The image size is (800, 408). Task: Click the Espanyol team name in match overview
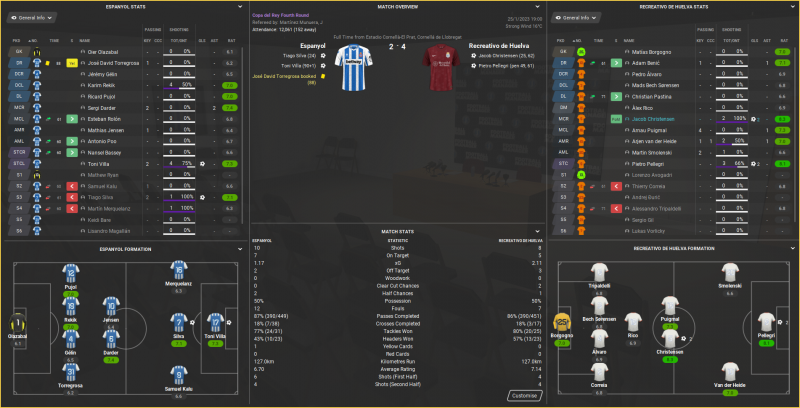pos(313,47)
